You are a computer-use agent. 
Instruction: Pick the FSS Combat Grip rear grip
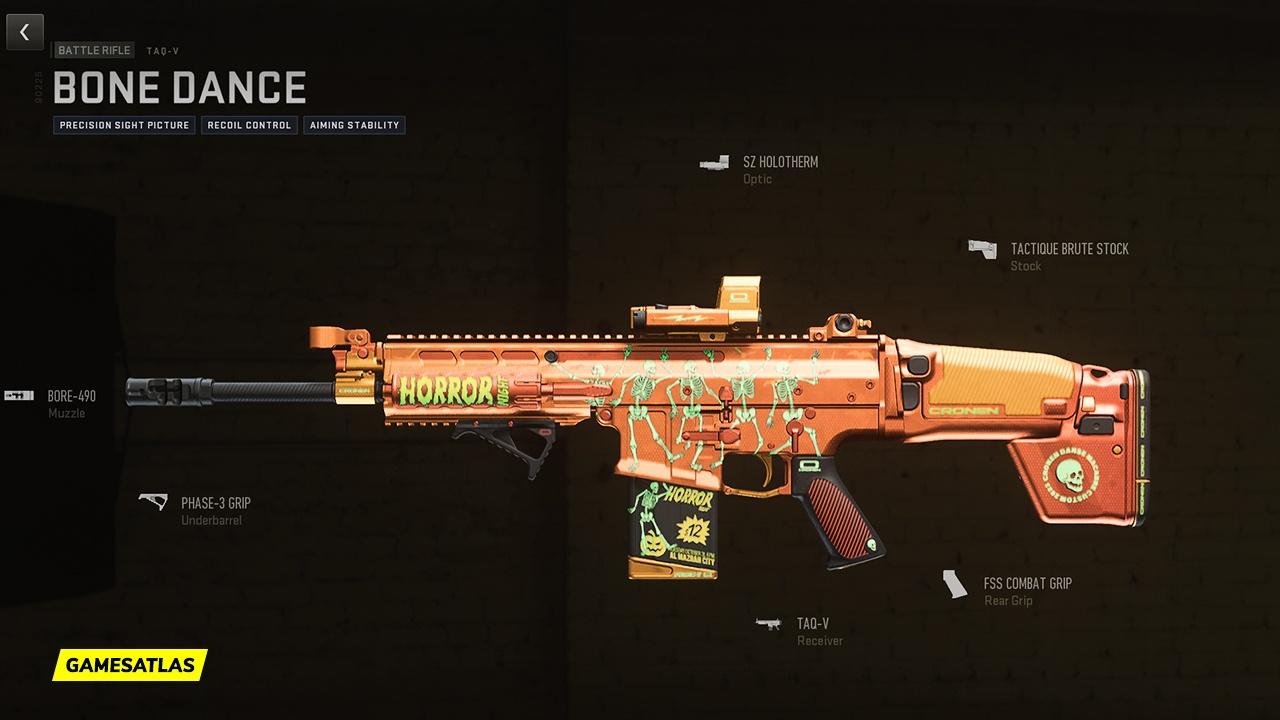(1027, 584)
